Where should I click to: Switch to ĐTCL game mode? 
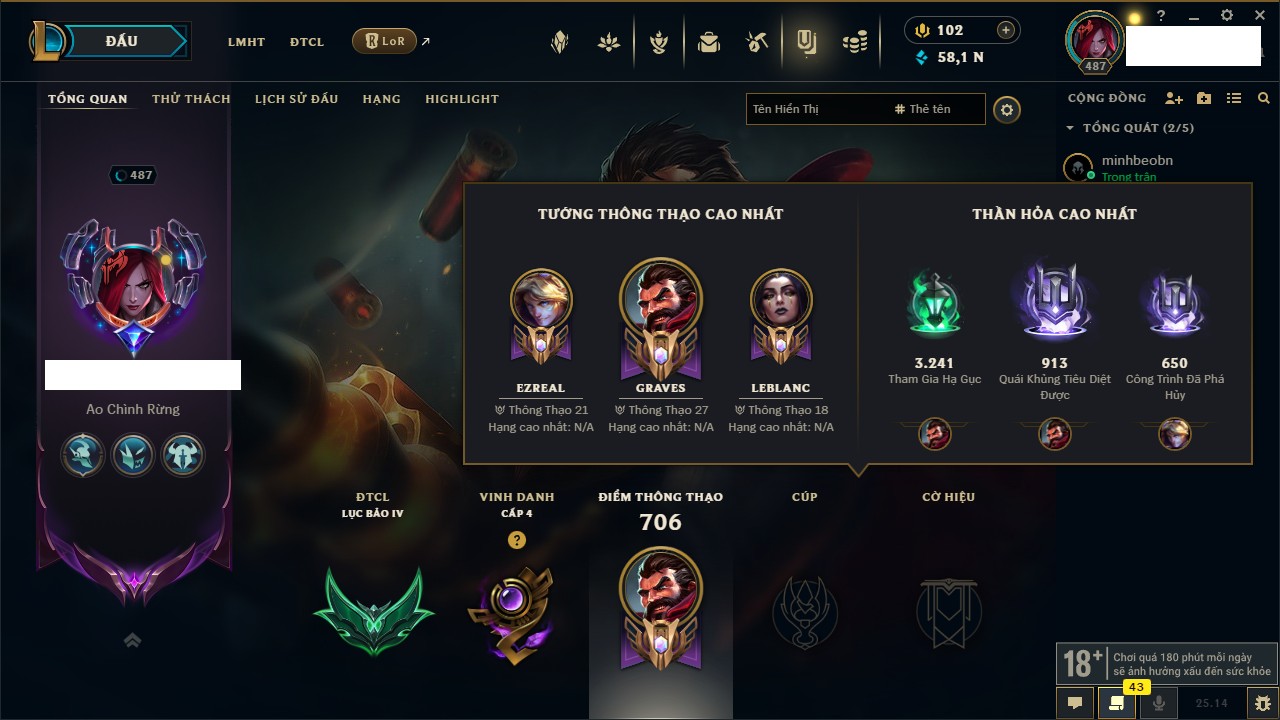pyautogui.click(x=307, y=42)
